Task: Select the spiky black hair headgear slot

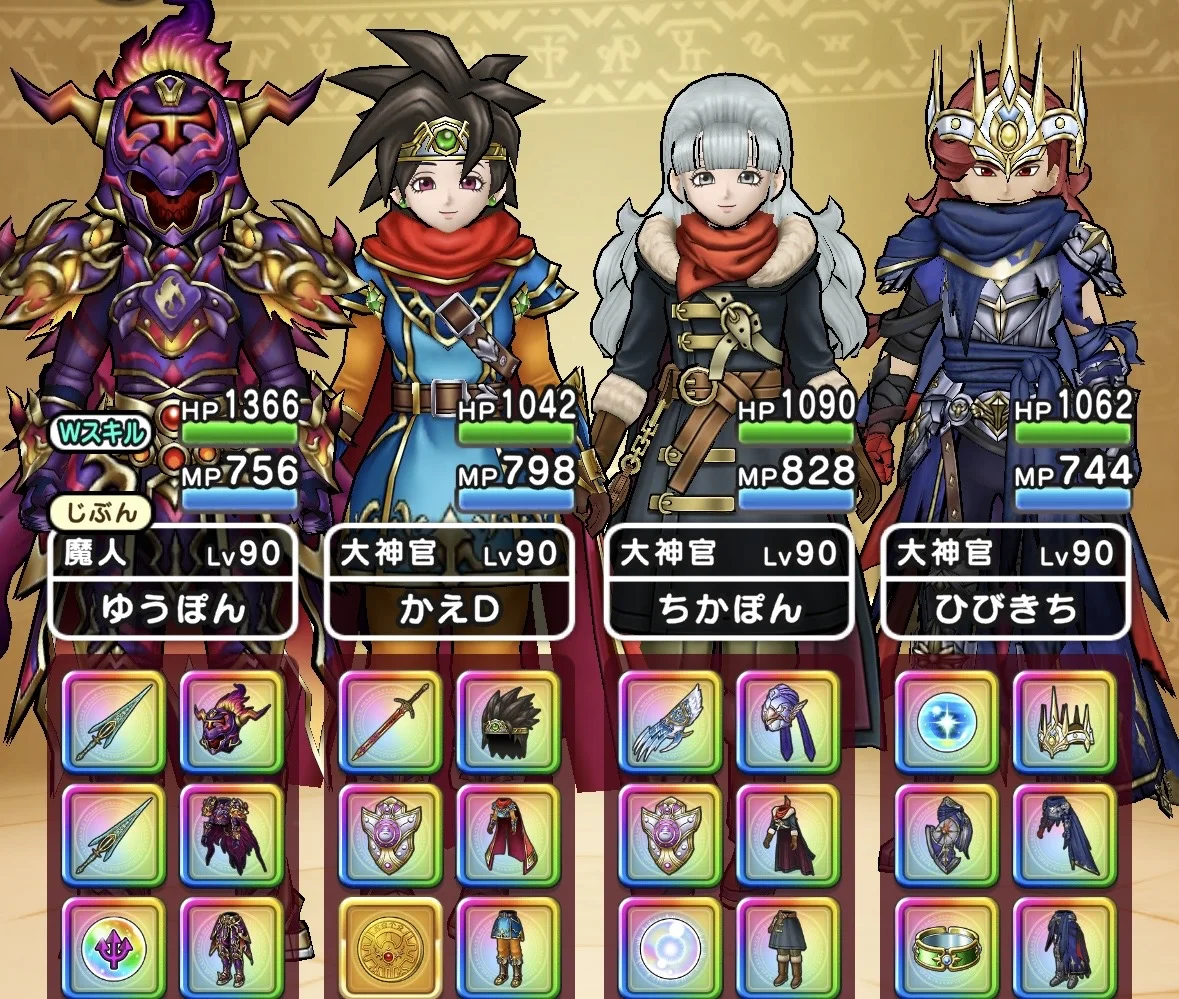Action: (x=508, y=722)
